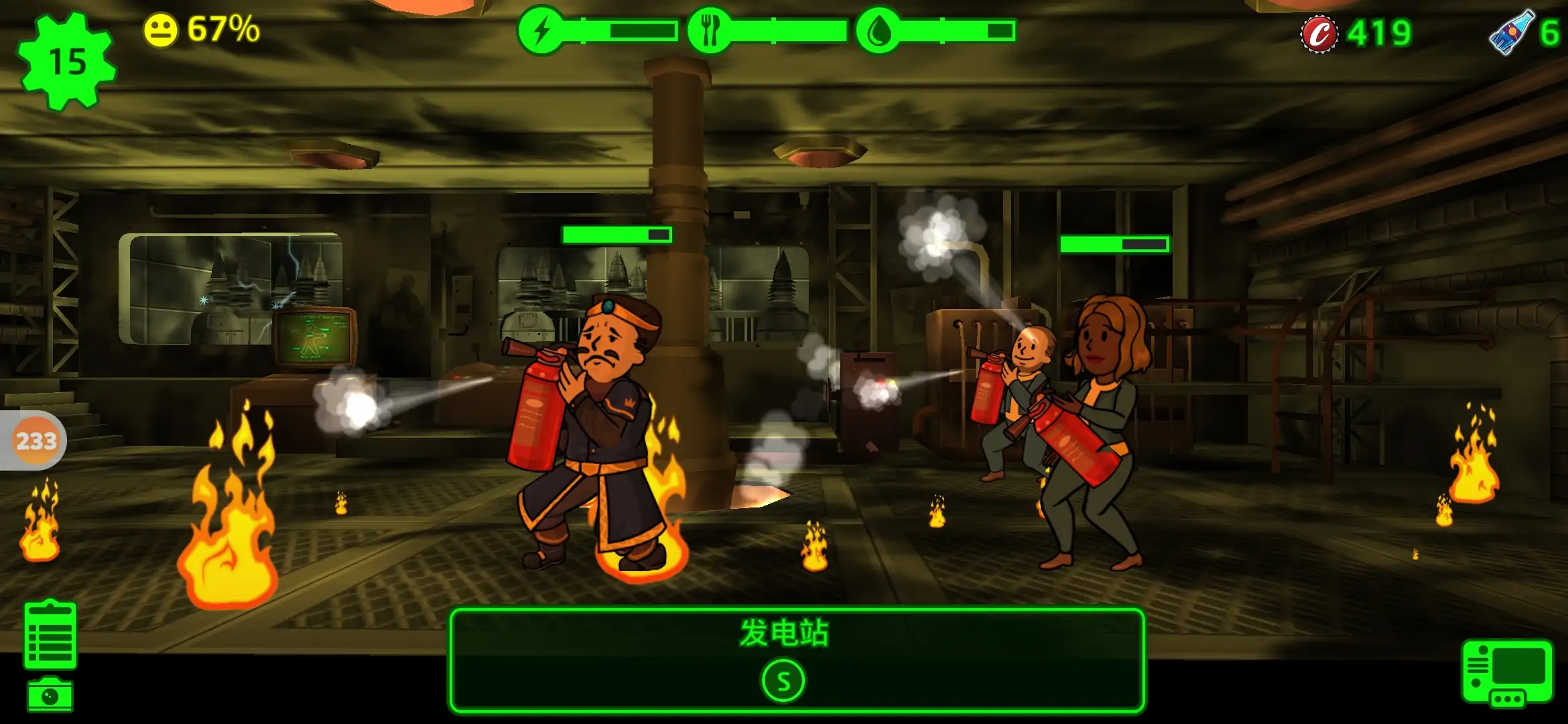Click the gear showing 15 dwellers
The height and width of the screenshot is (724, 1568).
(x=67, y=62)
